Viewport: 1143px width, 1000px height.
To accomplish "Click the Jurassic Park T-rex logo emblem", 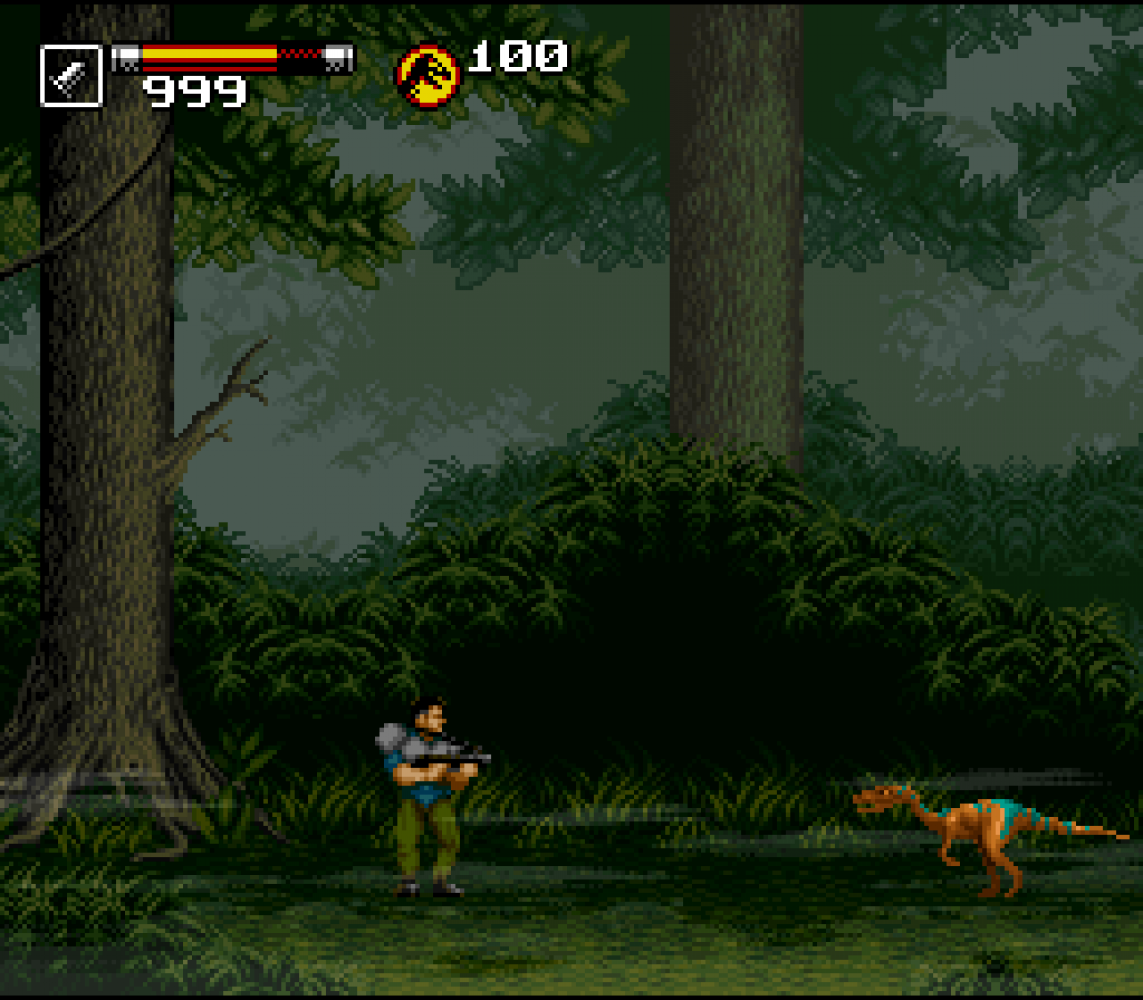I will 428,77.
